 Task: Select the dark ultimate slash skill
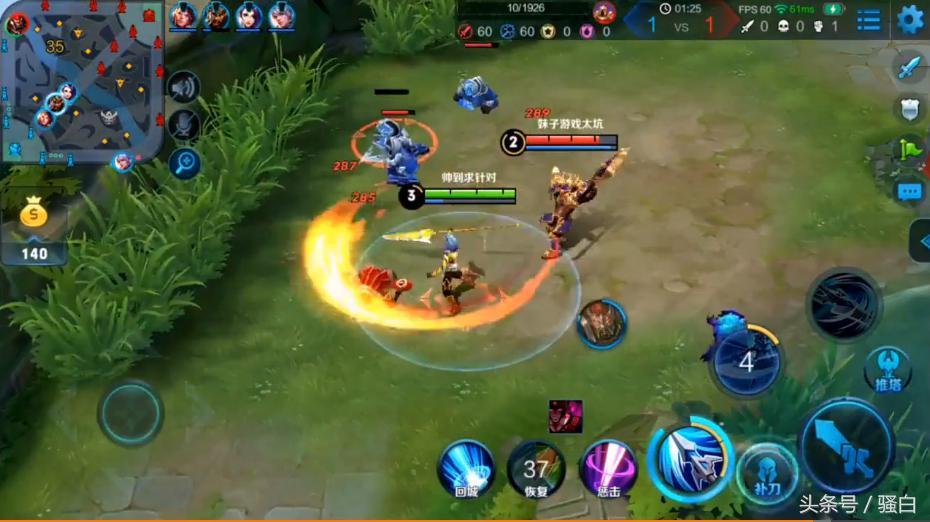[843, 304]
